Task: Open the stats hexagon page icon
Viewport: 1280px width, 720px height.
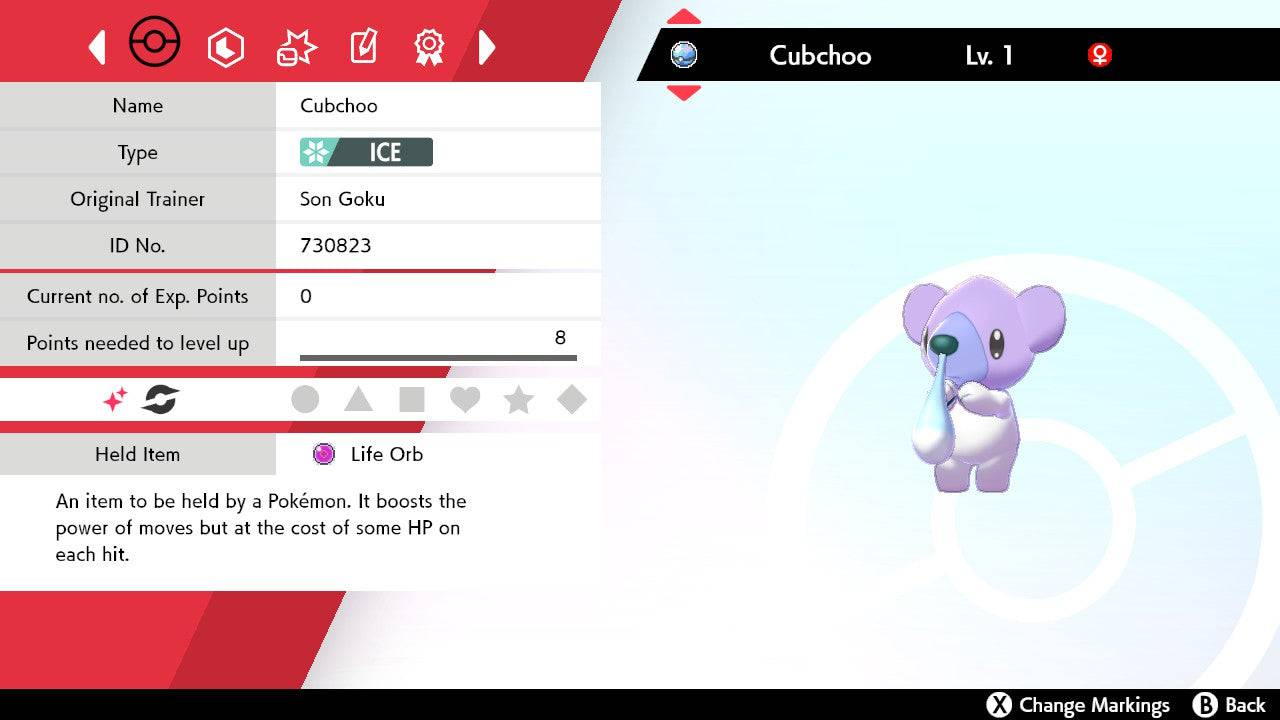Action: [226, 46]
